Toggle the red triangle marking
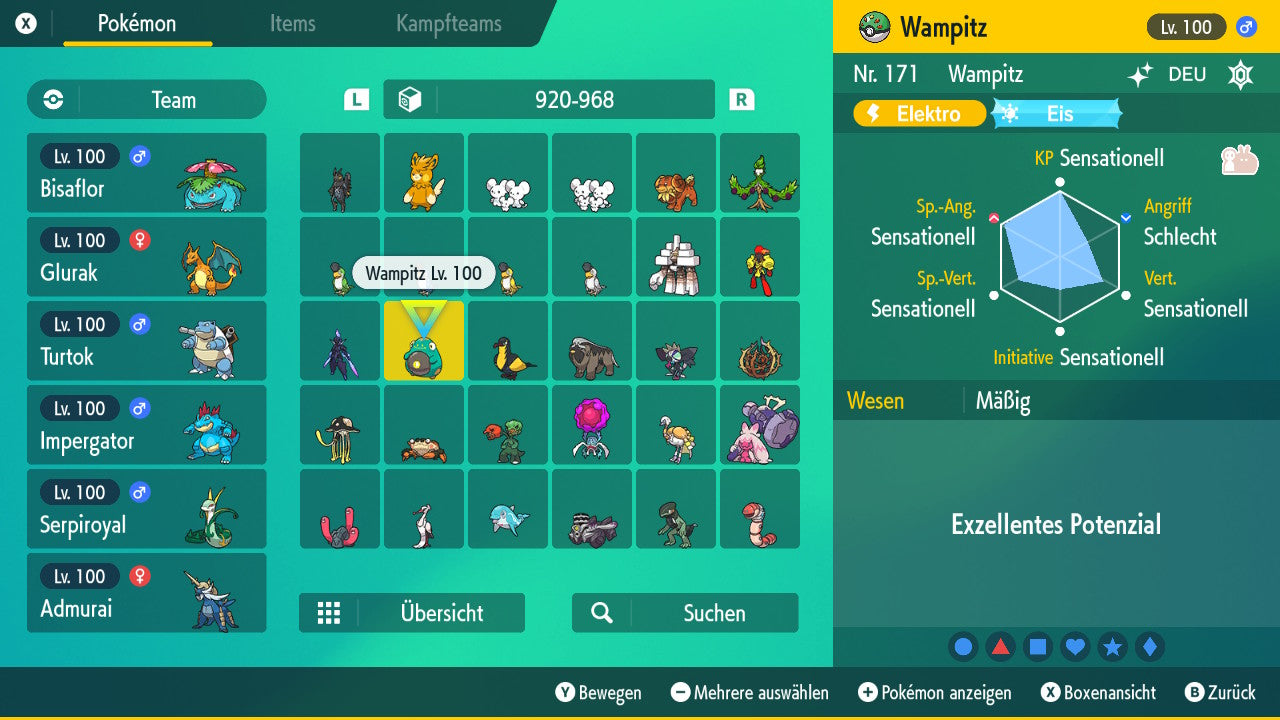Screen dimensions: 1280x720 click(1000, 647)
